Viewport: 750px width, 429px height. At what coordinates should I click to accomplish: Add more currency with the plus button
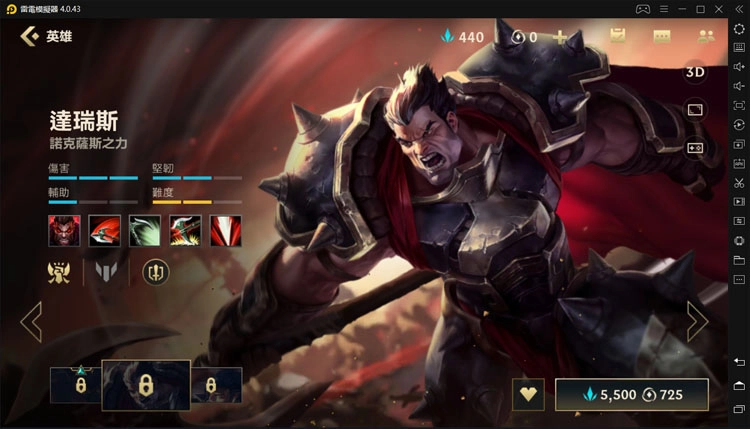[x=560, y=37]
